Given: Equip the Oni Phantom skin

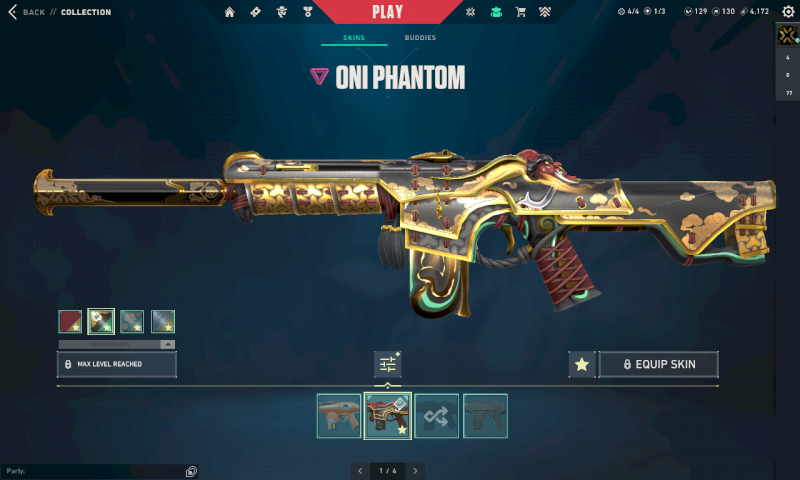Looking at the screenshot, I should [x=658, y=364].
